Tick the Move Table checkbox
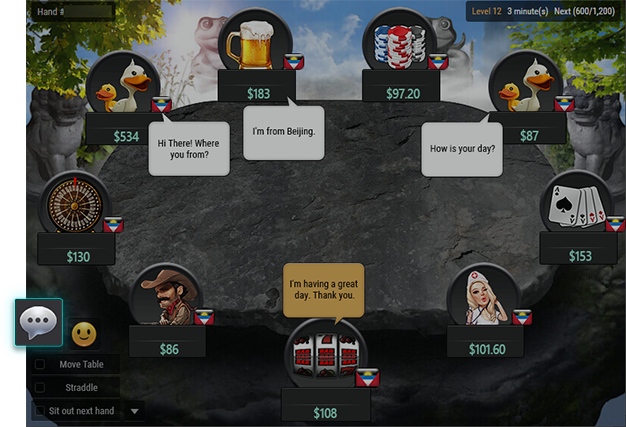This screenshot has height=427, width=626. point(40,364)
